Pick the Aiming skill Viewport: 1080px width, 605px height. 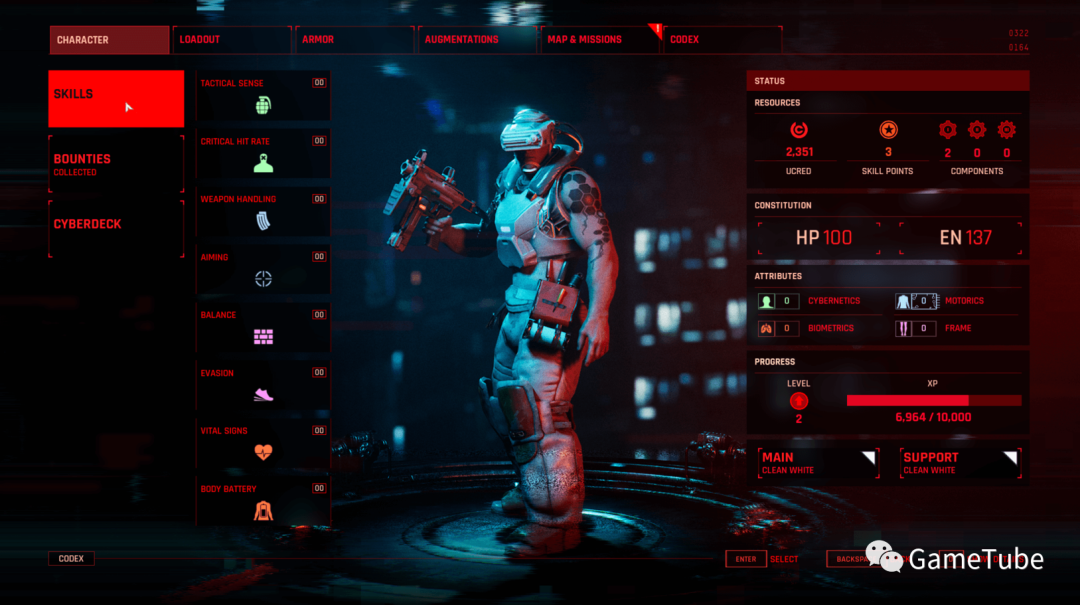coord(263,271)
